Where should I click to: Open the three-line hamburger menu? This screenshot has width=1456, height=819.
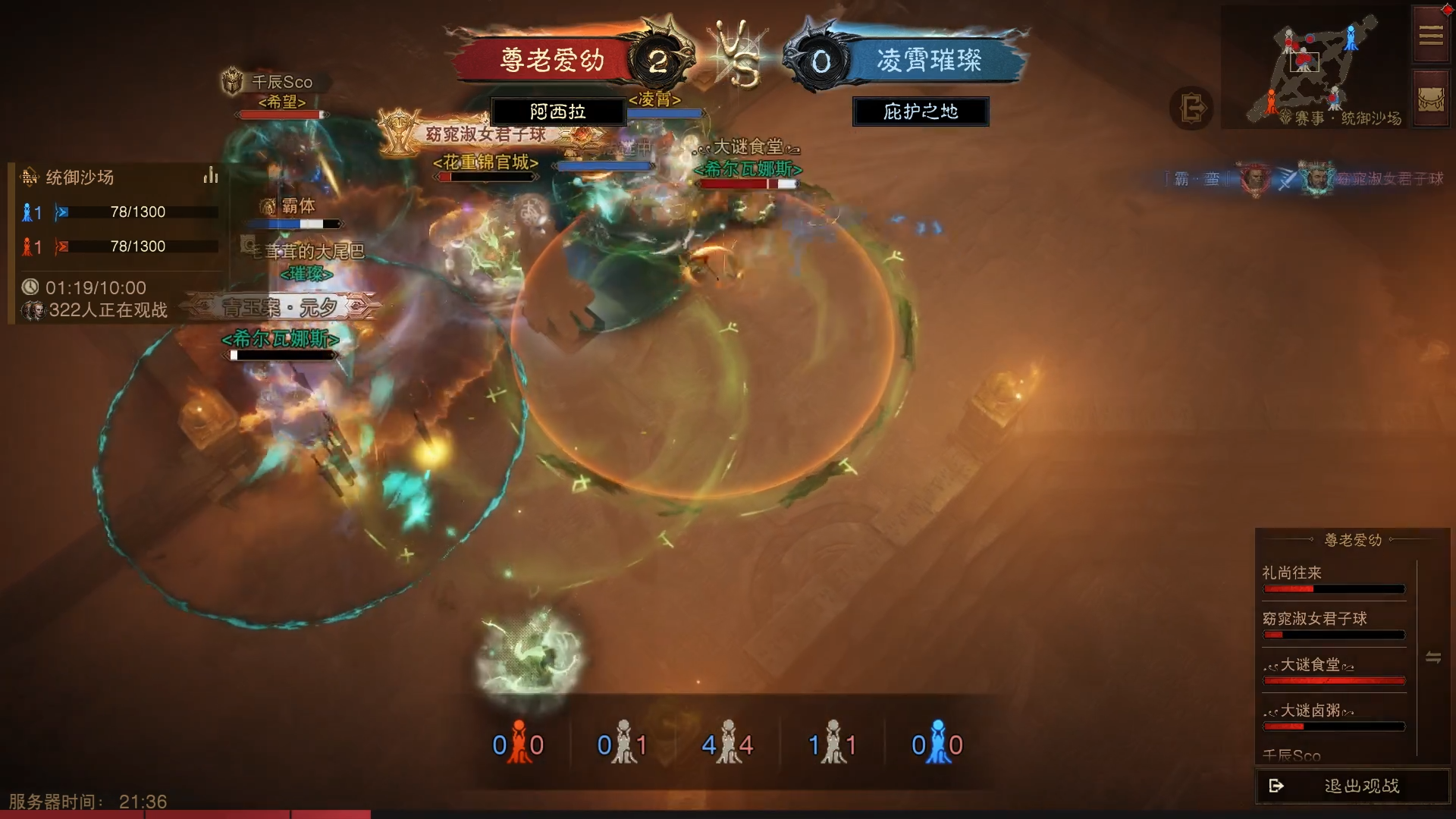click(x=1430, y=36)
